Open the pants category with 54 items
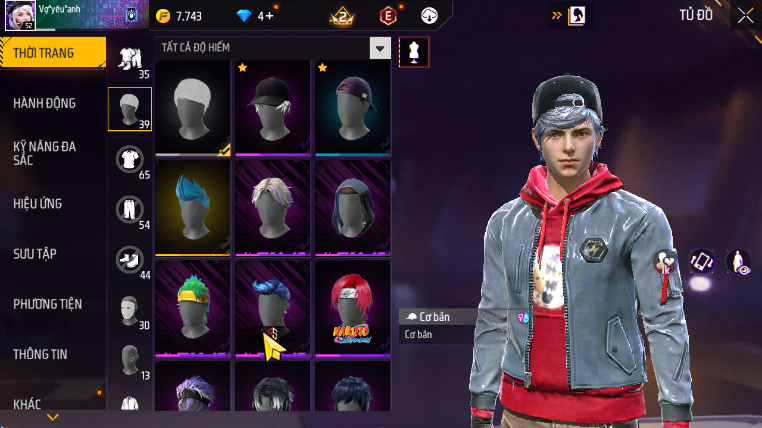 [130, 210]
